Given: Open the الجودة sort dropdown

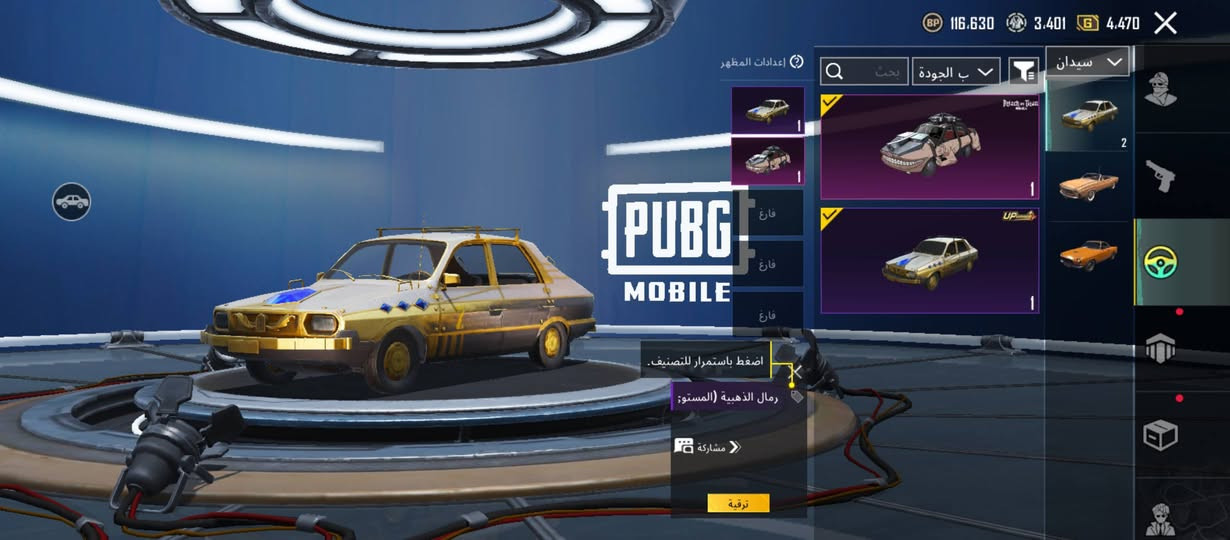Looking at the screenshot, I should (956, 71).
